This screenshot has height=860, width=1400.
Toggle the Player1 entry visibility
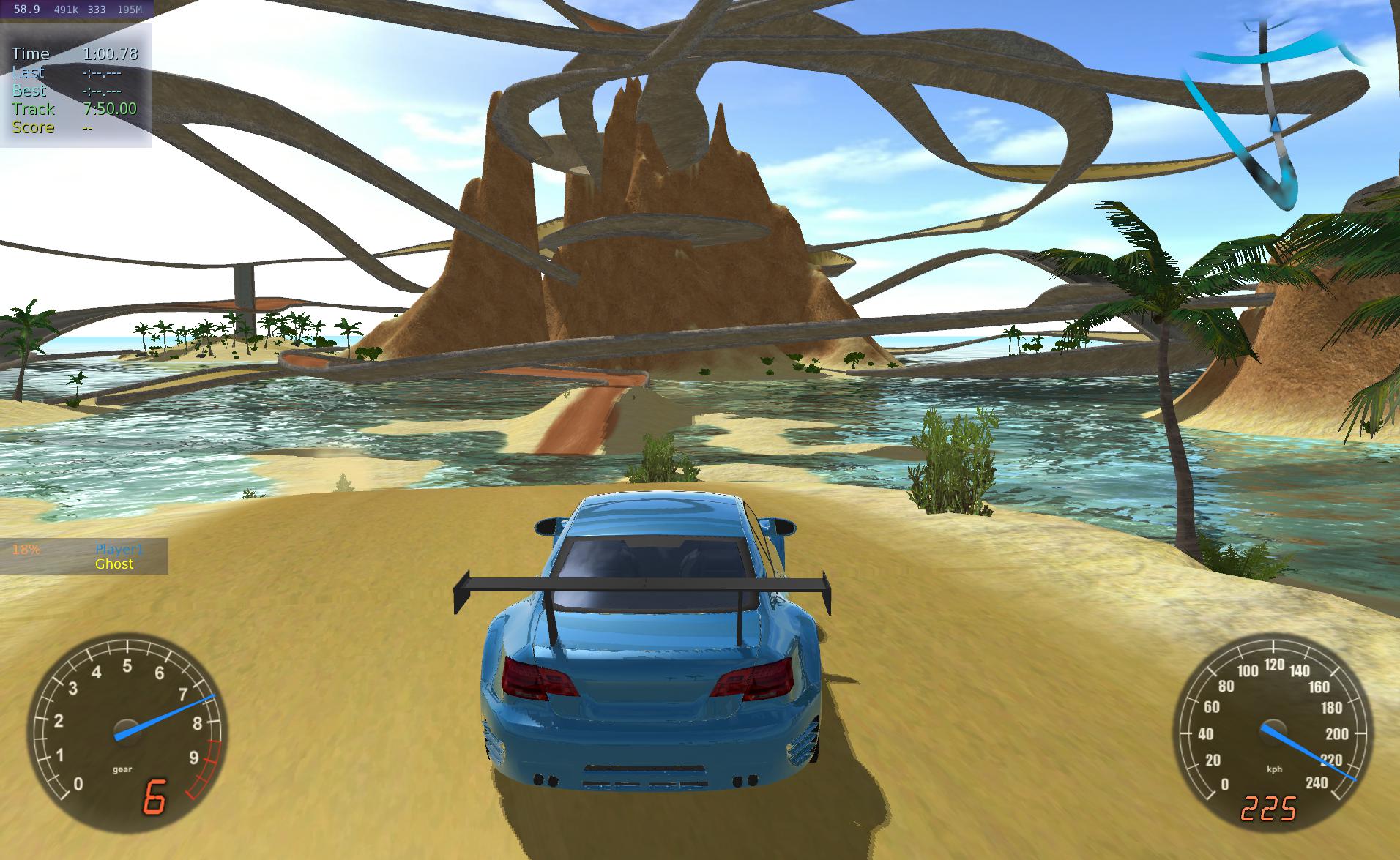pos(117,549)
